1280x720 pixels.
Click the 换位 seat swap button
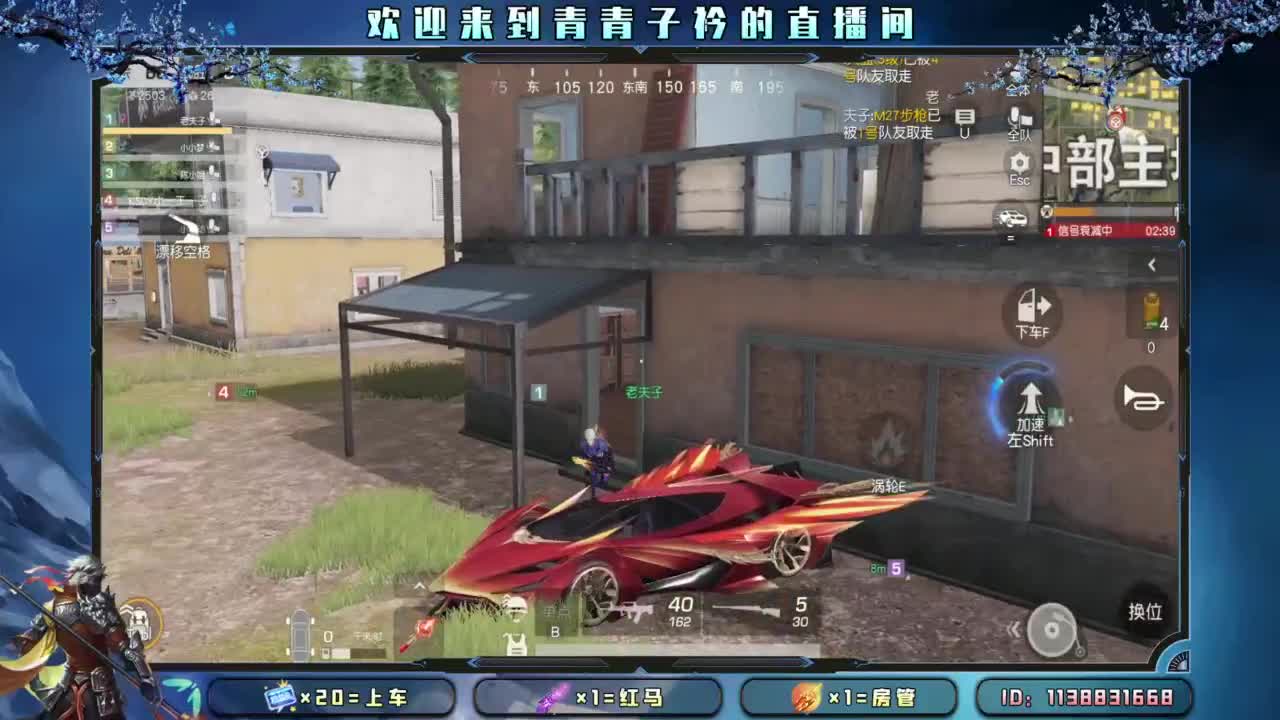pyautogui.click(x=1145, y=610)
